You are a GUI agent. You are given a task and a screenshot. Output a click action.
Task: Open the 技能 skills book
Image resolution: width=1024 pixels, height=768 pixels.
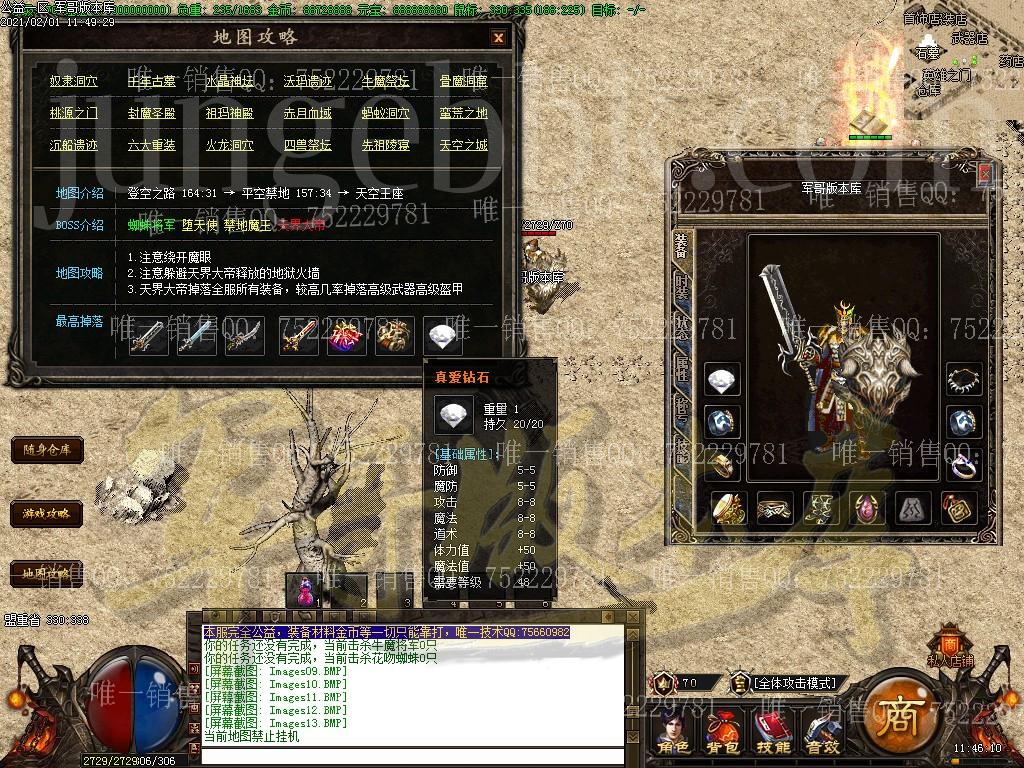(773, 733)
